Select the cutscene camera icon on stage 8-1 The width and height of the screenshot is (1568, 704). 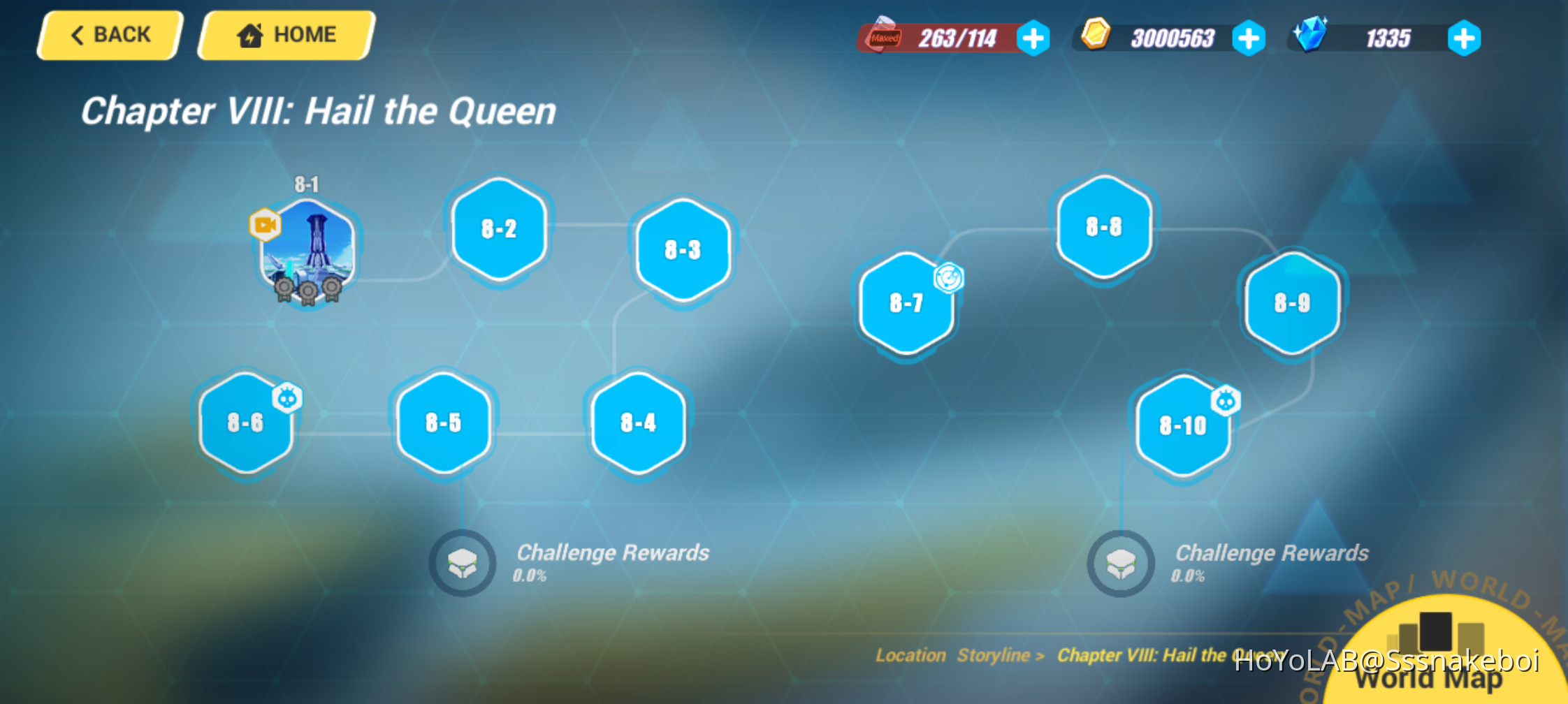(266, 223)
